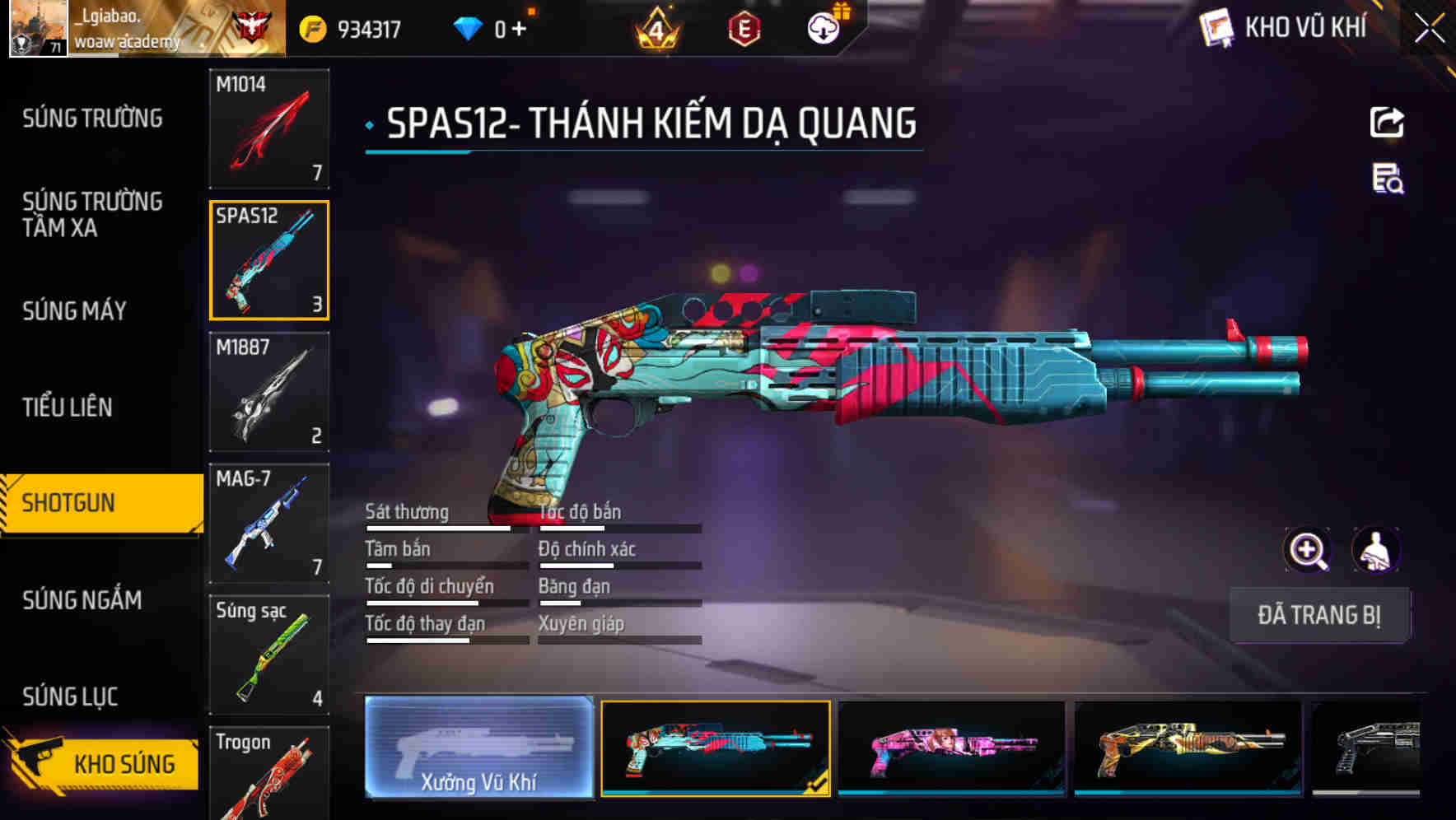Toggle the equipped SPAS12 skin thumbnail
The image size is (1456, 820).
point(714,750)
